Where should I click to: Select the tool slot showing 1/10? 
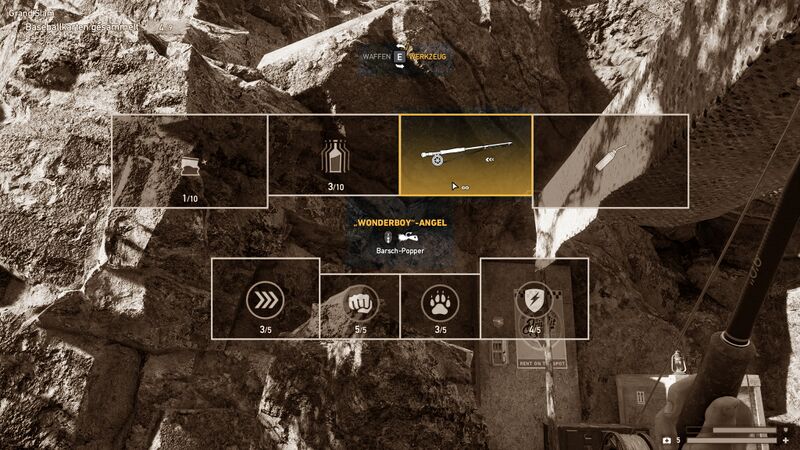189,161
